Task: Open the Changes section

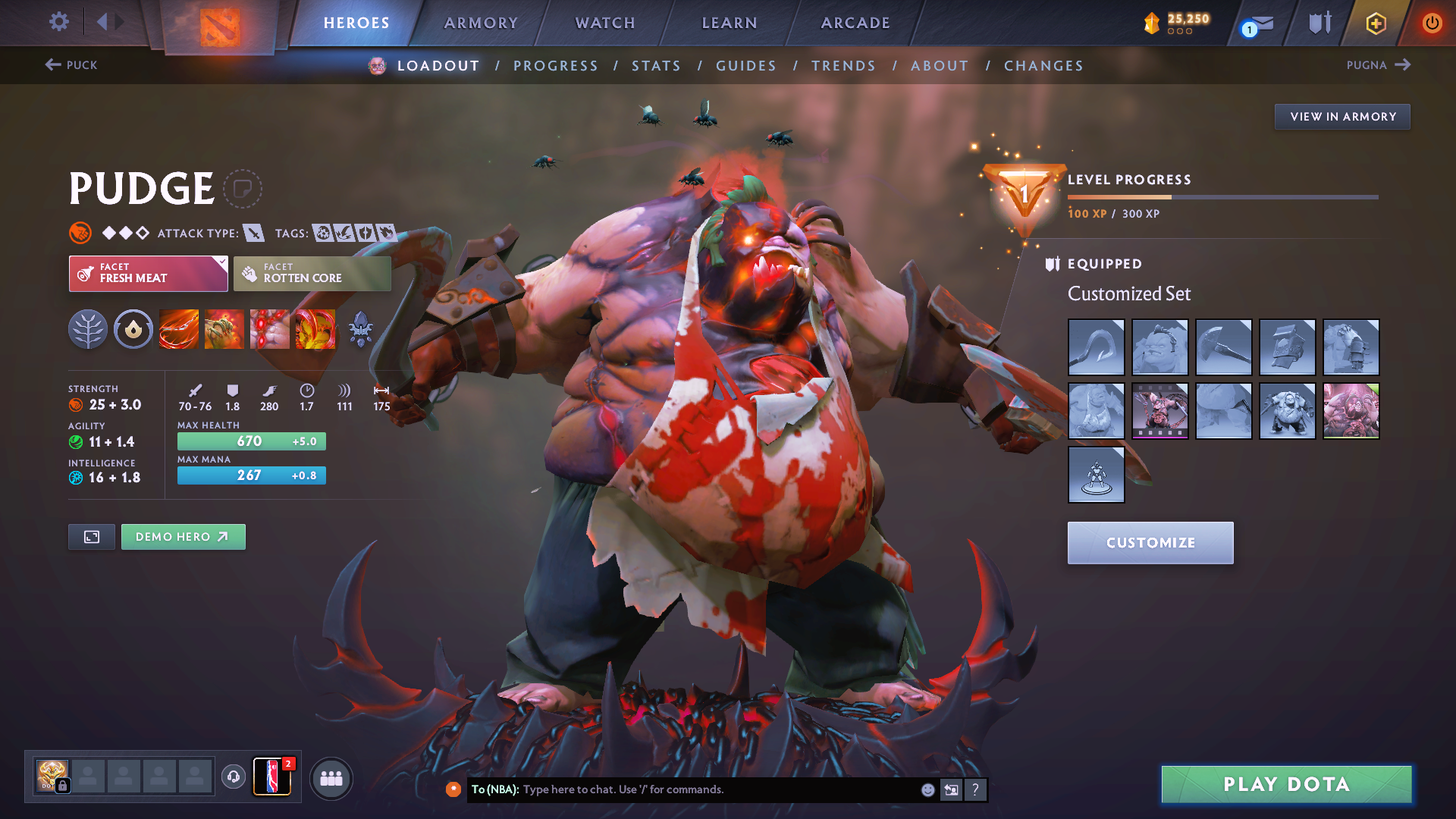Action: tap(1043, 66)
